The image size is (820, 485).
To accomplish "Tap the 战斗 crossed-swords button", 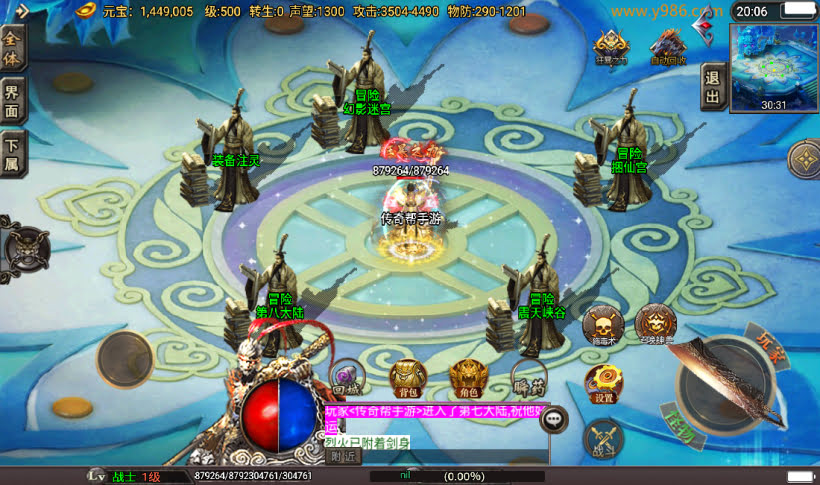I will click(x=603, y=439).
